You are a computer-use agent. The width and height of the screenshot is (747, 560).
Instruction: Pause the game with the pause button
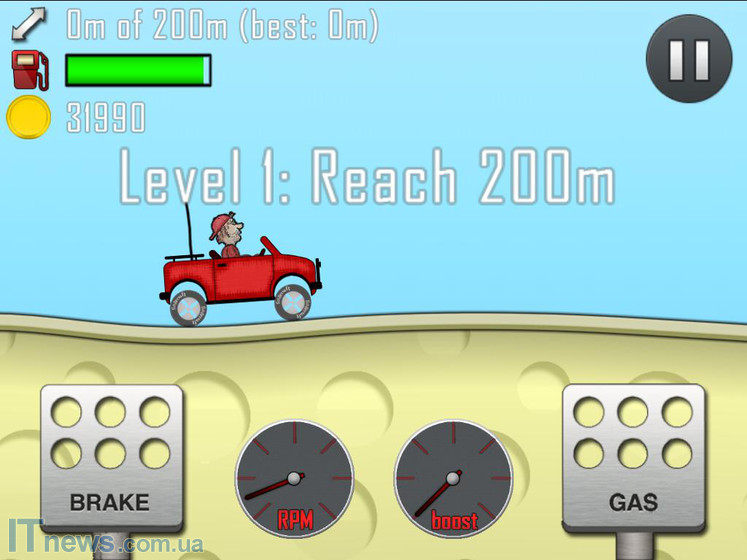click(x=689, y=59)
